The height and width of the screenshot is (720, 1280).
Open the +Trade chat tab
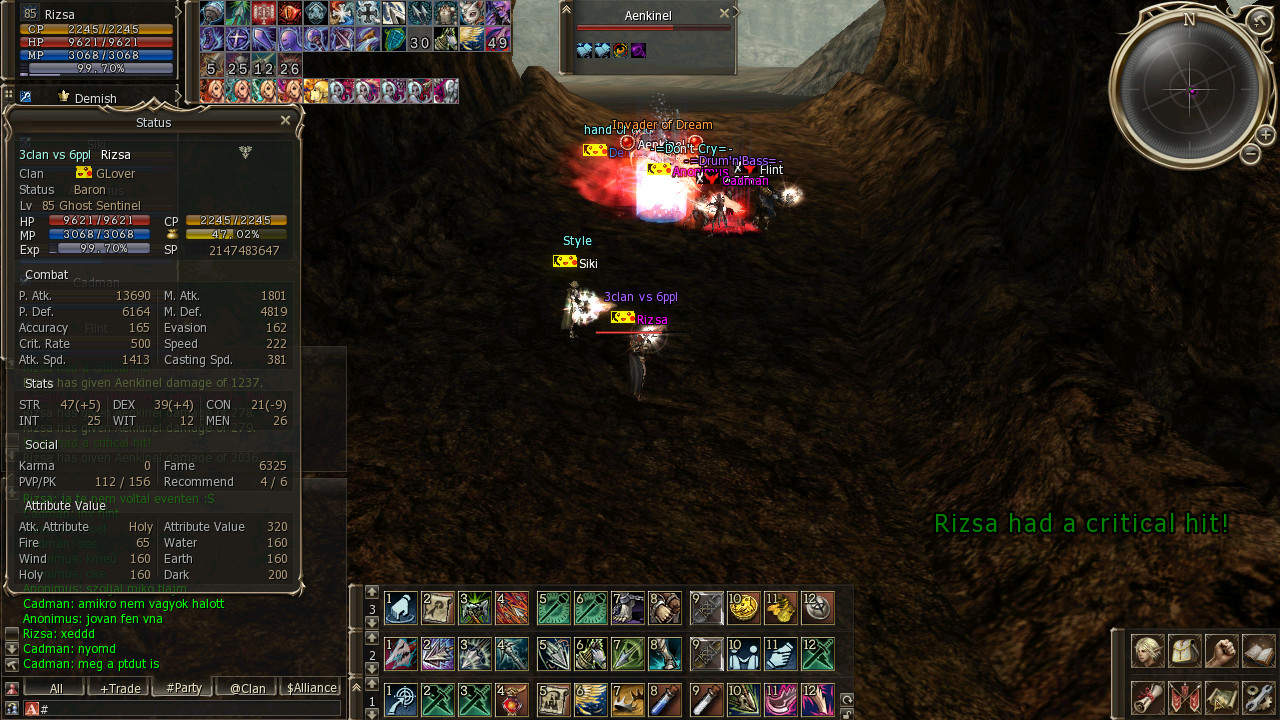[x=119, y=688]
